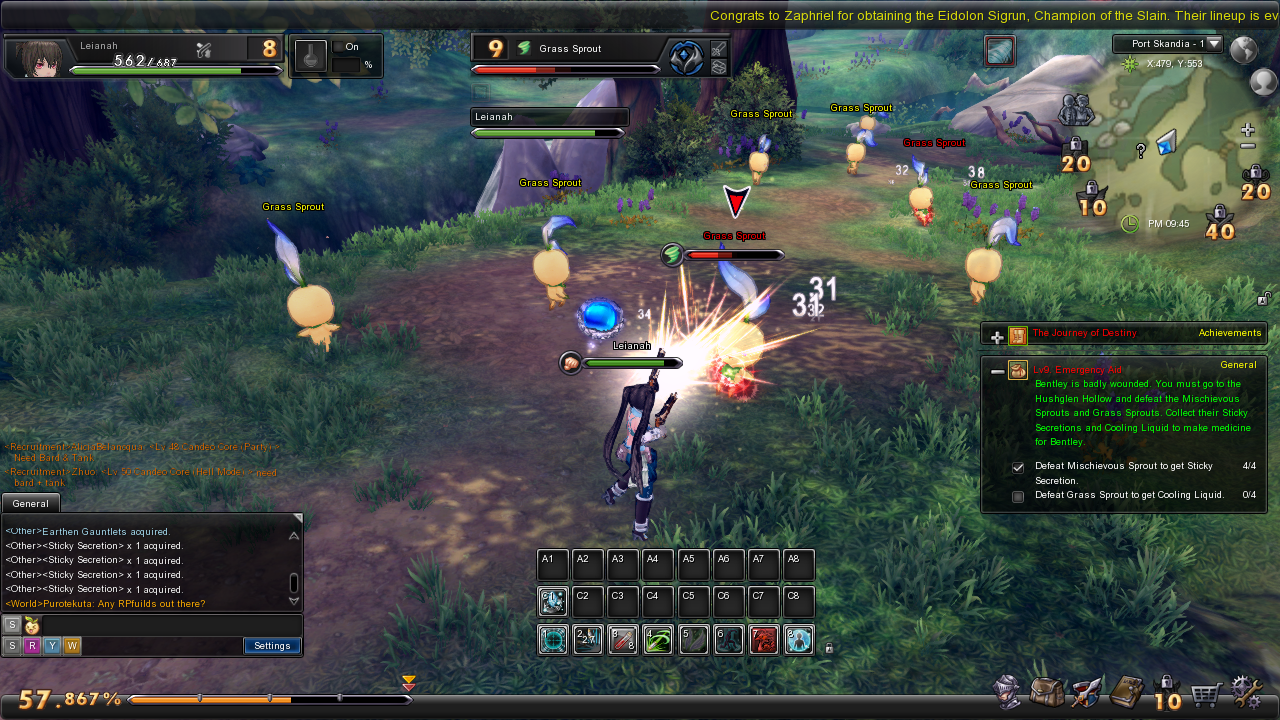Open the world map globe icon
Screen dimensions: 1280x720
tap(1243, 50)
